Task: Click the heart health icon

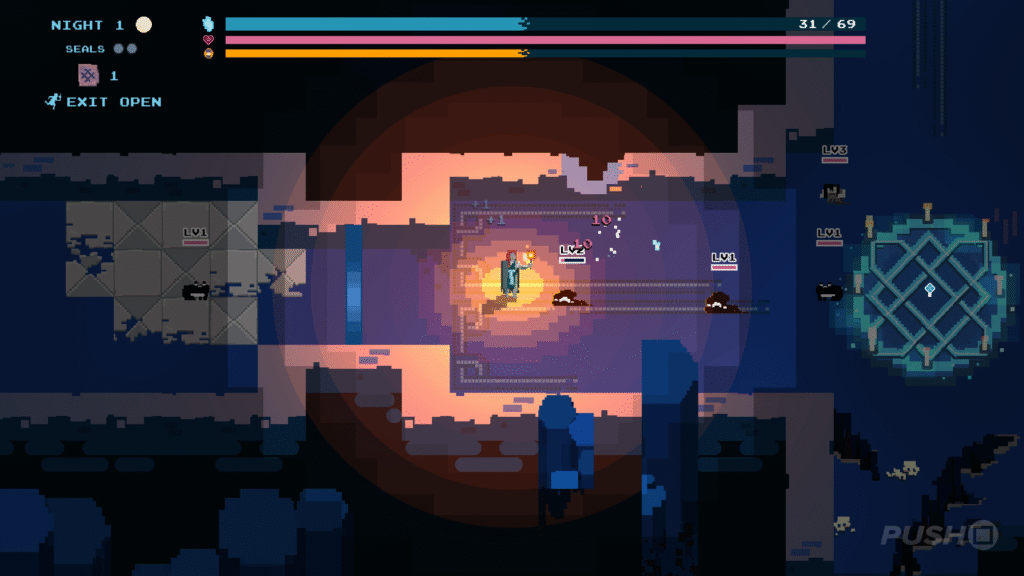Action: click(209, 40)
